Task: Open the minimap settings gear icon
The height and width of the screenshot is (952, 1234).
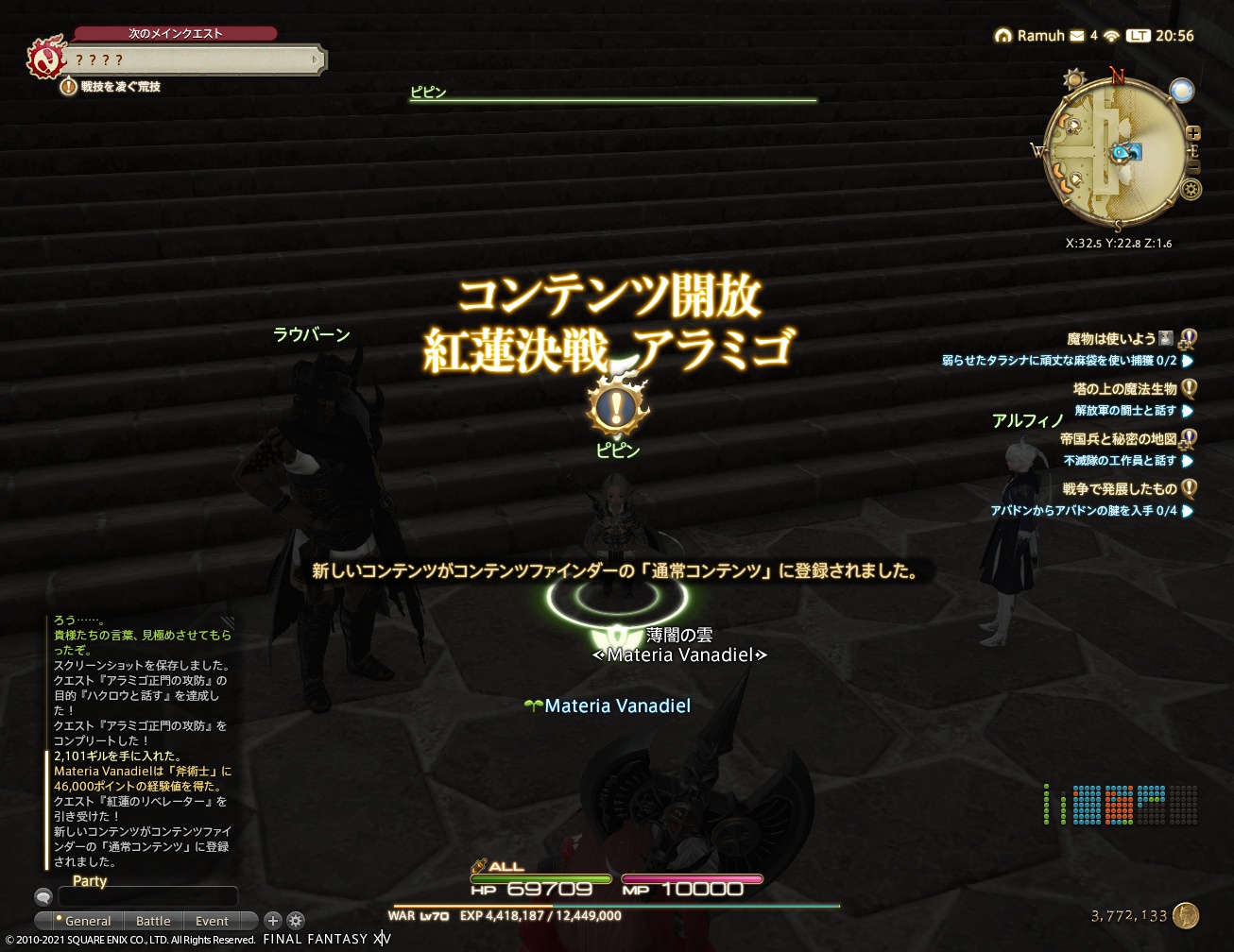Action: (x=1189, y=189)
